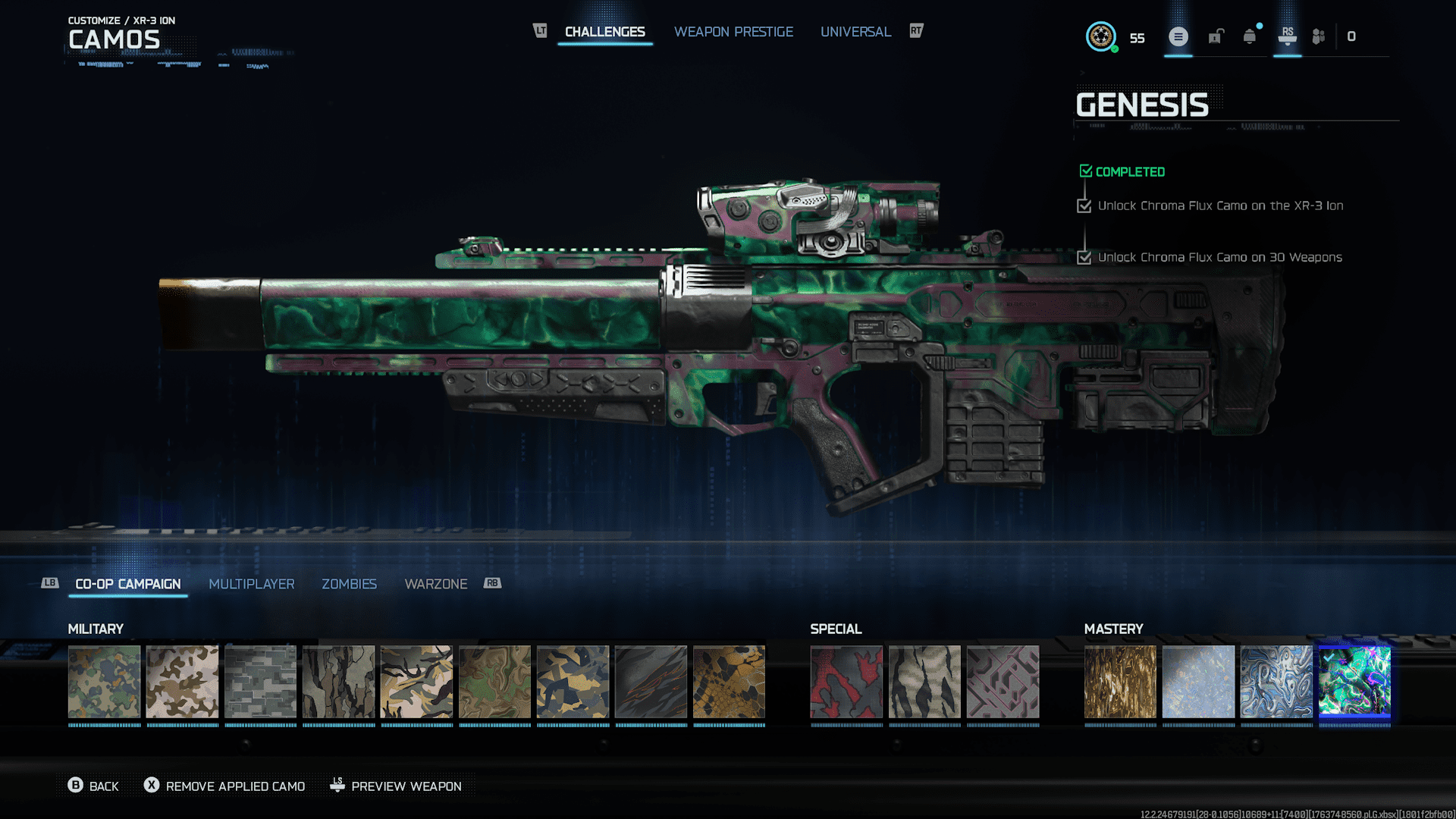Pick the blue and silver swirl mastery camo
This screenshot has height=819, width=1456.
1276,682
